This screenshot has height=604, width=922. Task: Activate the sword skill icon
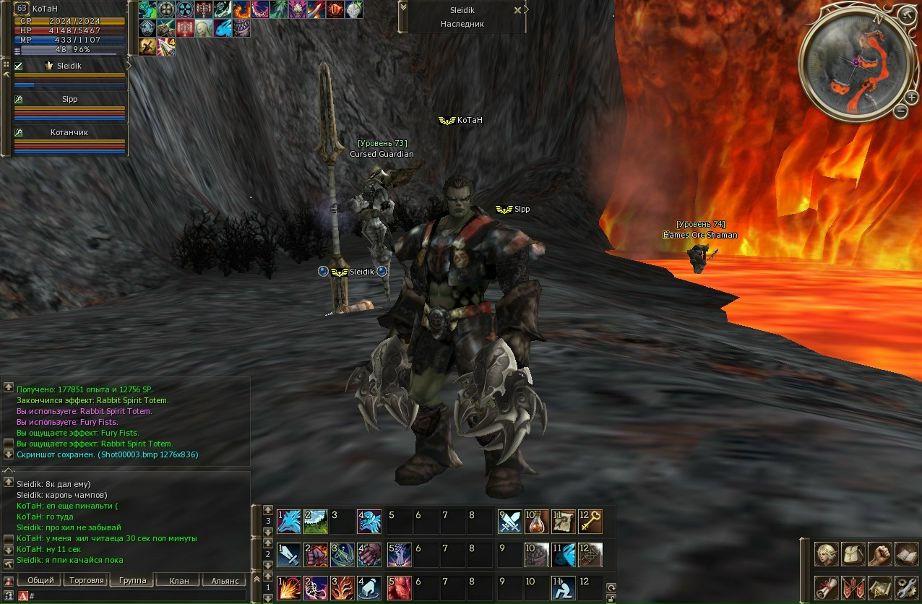[290, 554]
